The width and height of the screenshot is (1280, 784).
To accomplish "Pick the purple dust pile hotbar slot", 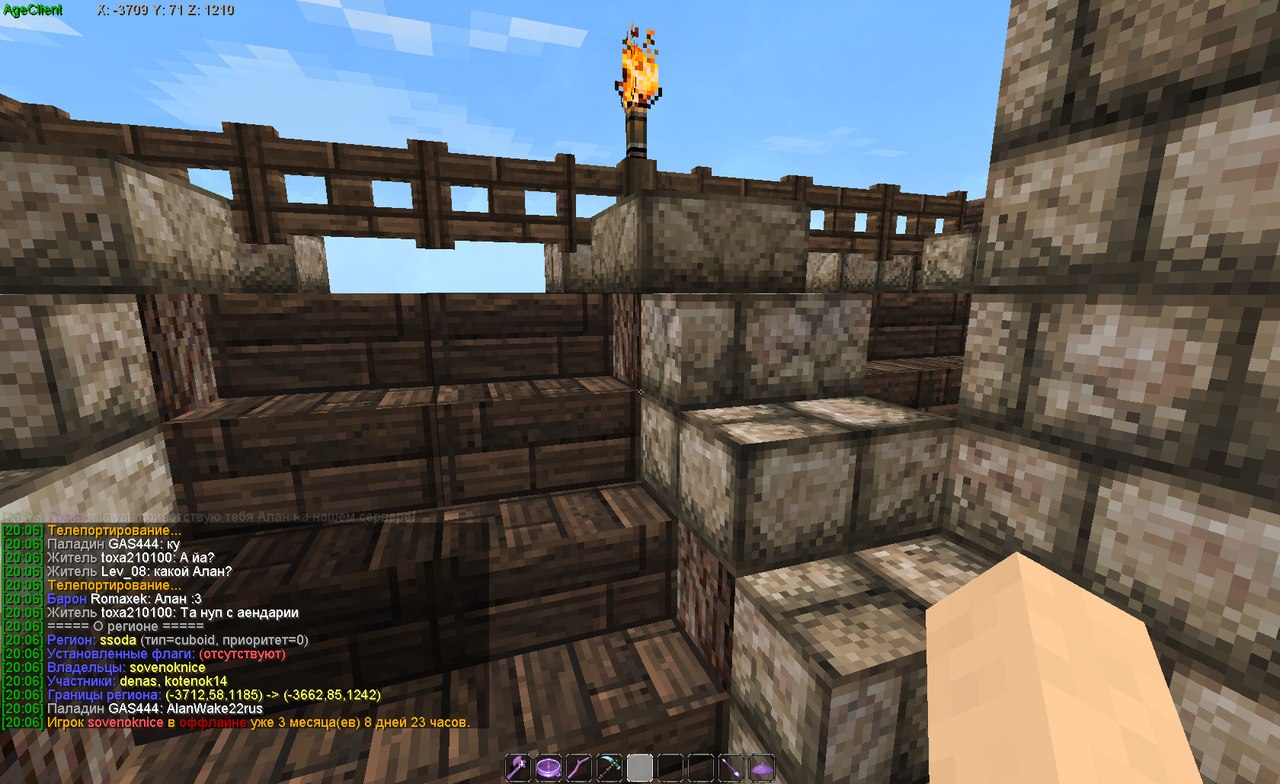I will (763, 767).
